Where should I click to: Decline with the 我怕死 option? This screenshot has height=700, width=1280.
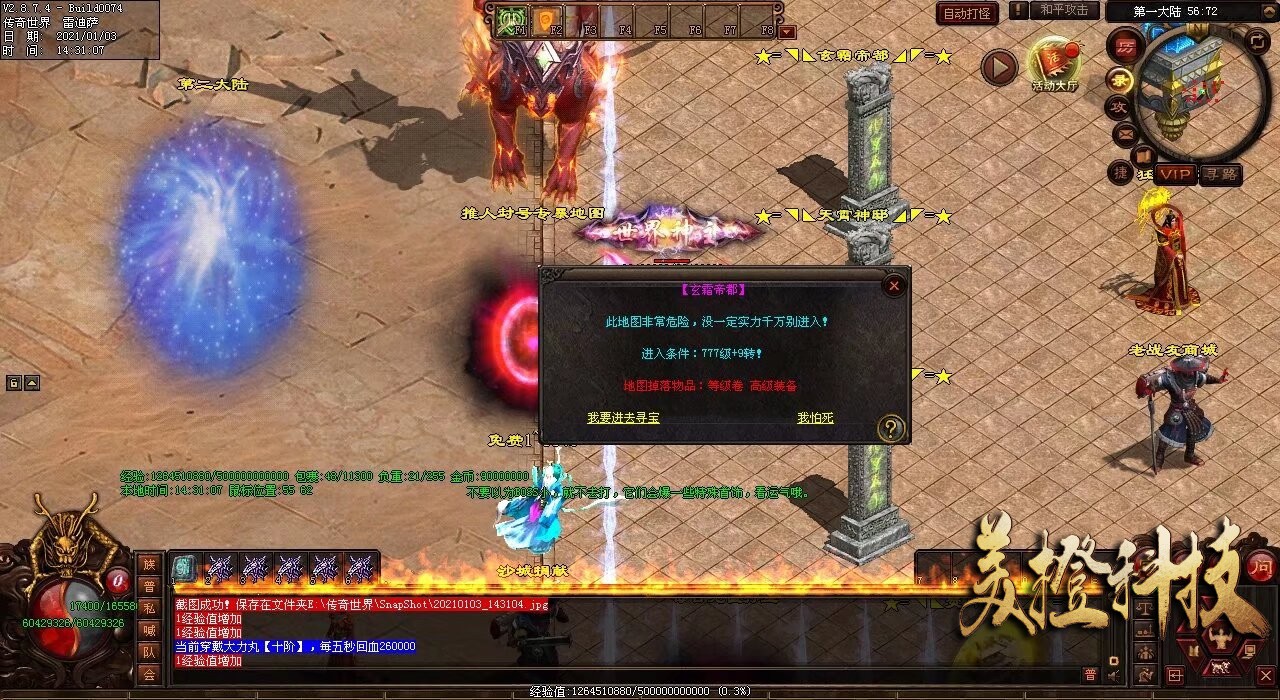tap(815, 418)
